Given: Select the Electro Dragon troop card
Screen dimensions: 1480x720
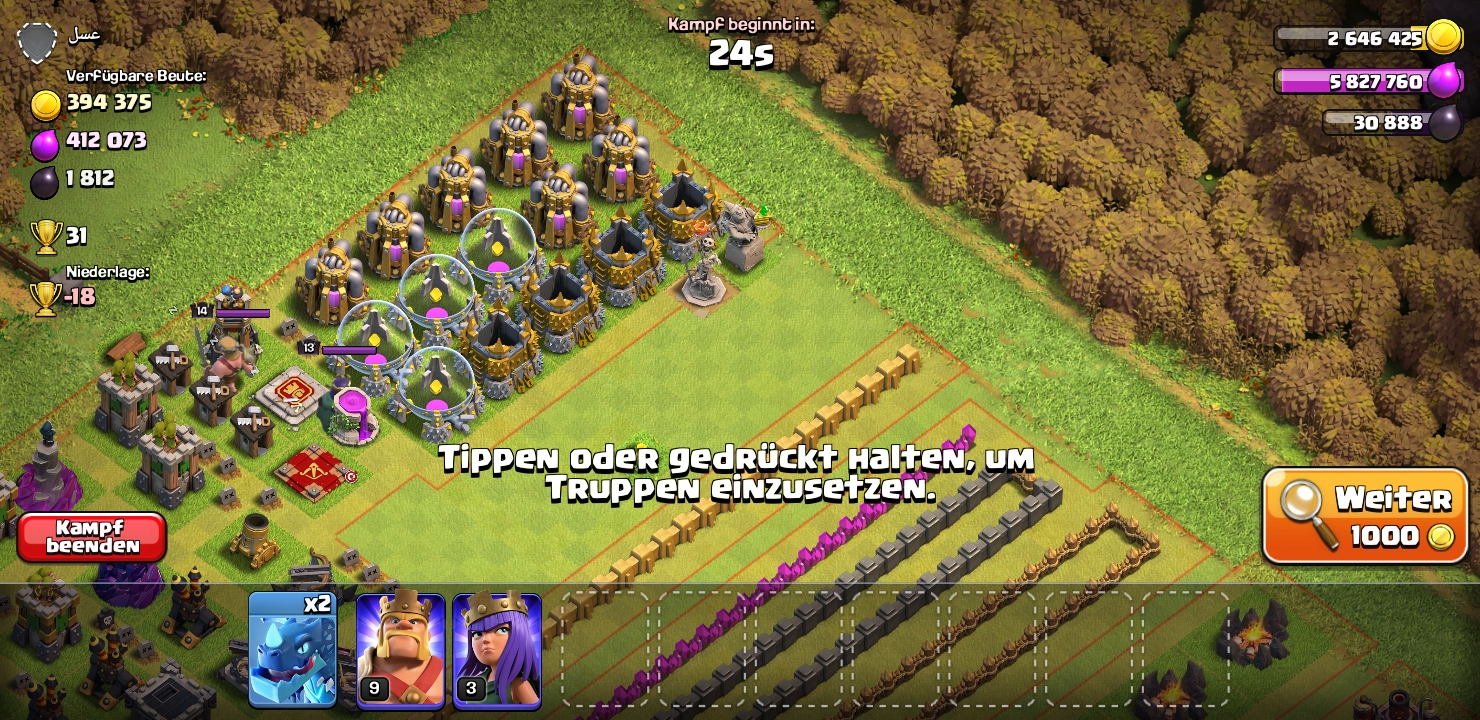Looking at the screenshot, I should click(x=292, y=649).
